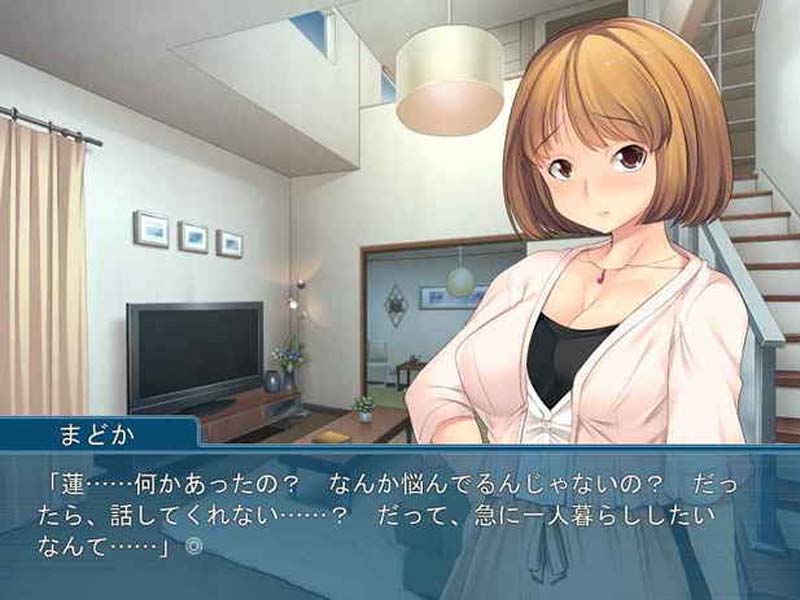The image size is (800, 600).
Task: Click the dialogue text box to continue
Action: pos(400,520)
